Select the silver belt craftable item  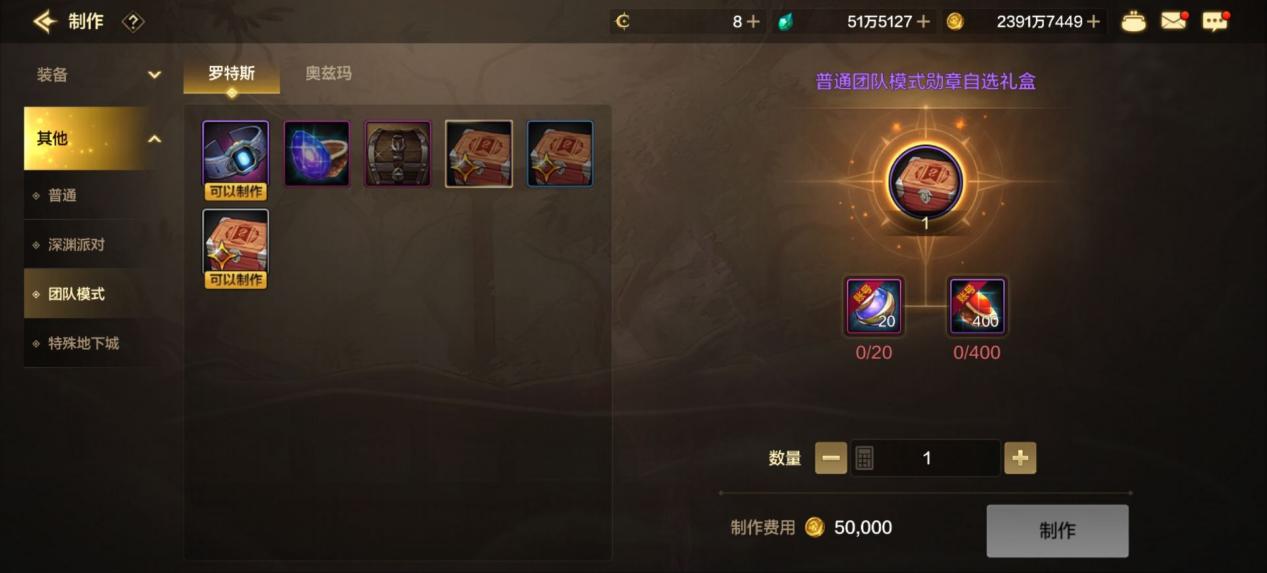pyautogui.click(x=235, y=155)
